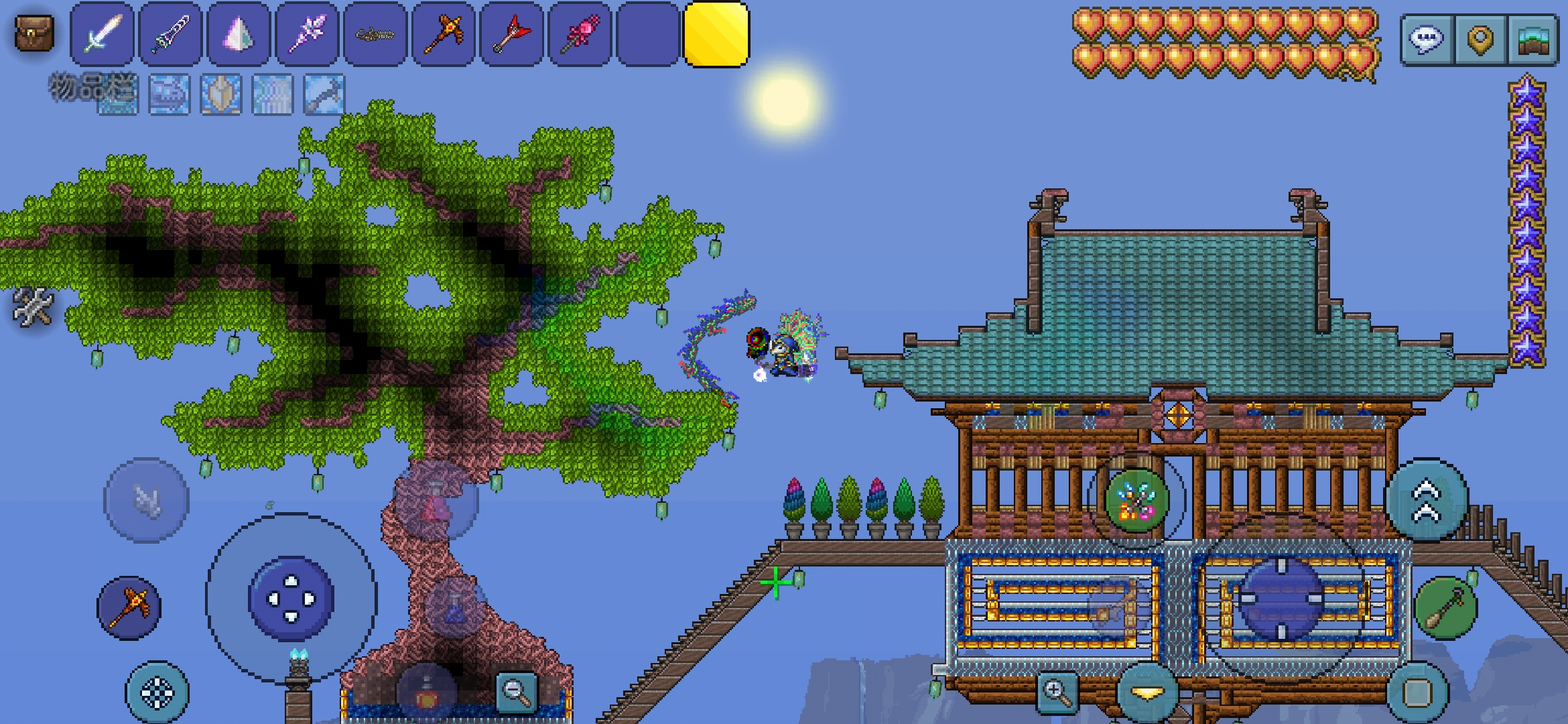Choose the pink gem staff hotbar slot

pos(580,34)
